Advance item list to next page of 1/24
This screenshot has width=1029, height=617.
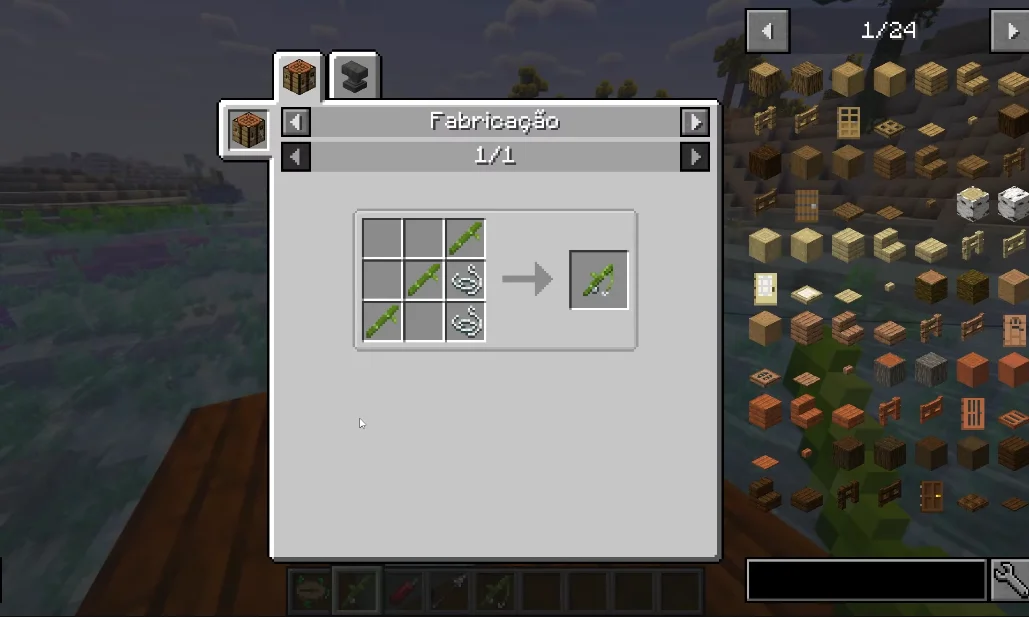[x=1010, y=32]
